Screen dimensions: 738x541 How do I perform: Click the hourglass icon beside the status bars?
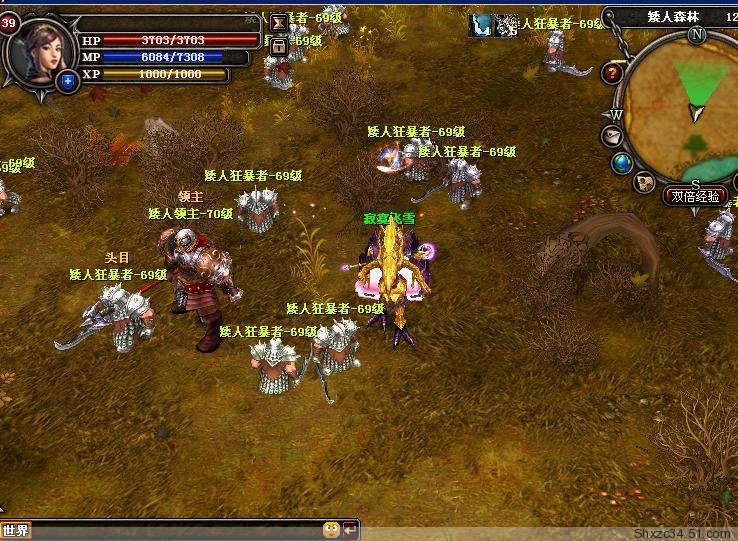click(x=279, y=23)
